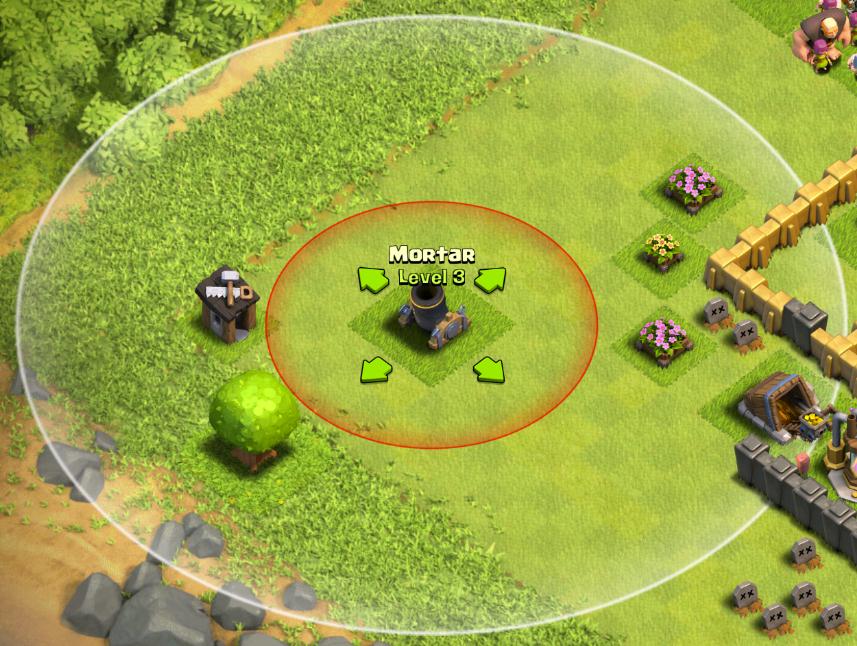857x646 pixels.
Task: Click the green arrow pointing up-left
Action: pos(373,281)
